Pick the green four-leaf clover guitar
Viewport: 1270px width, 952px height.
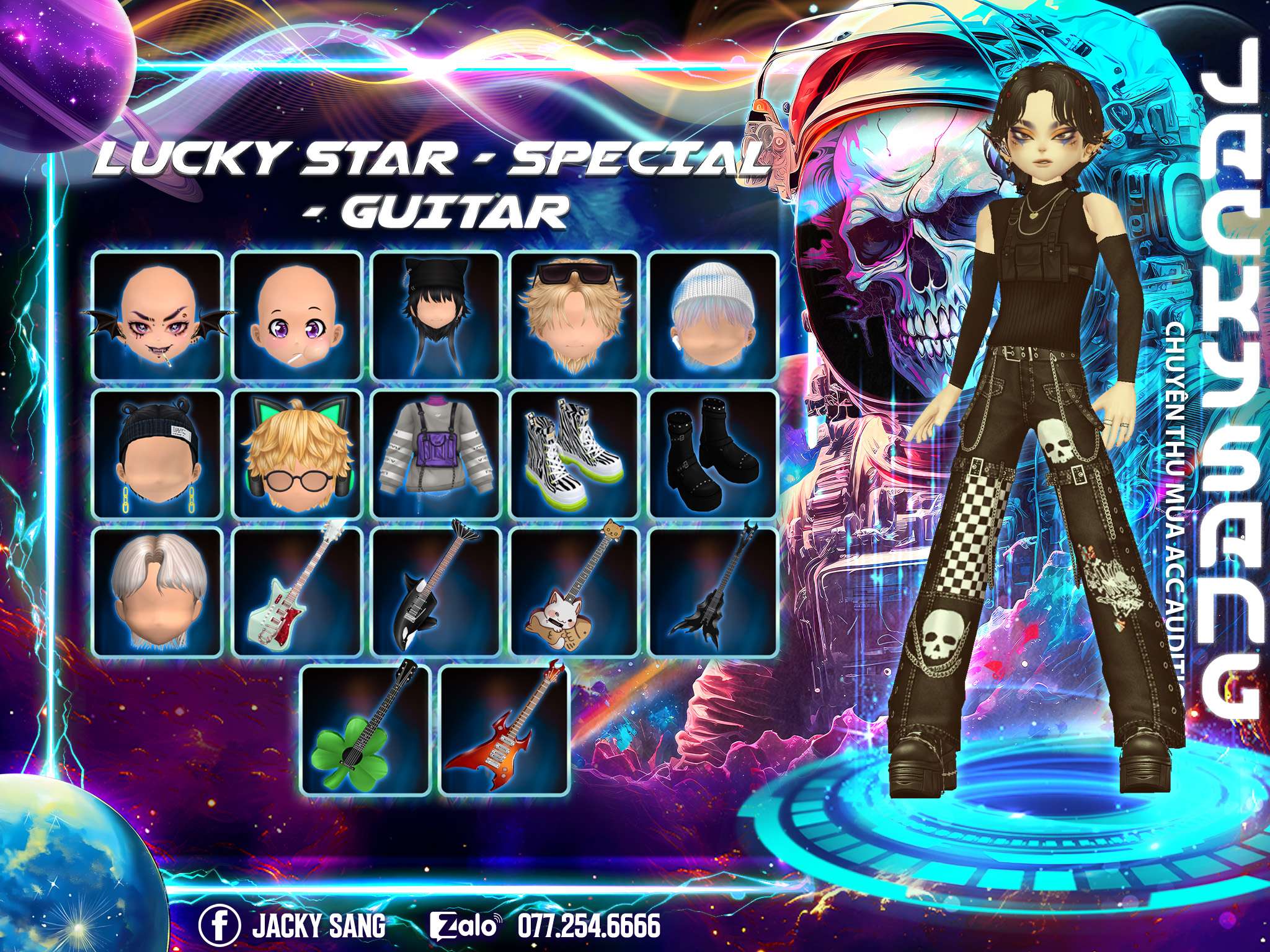click(x=366, y=731)
